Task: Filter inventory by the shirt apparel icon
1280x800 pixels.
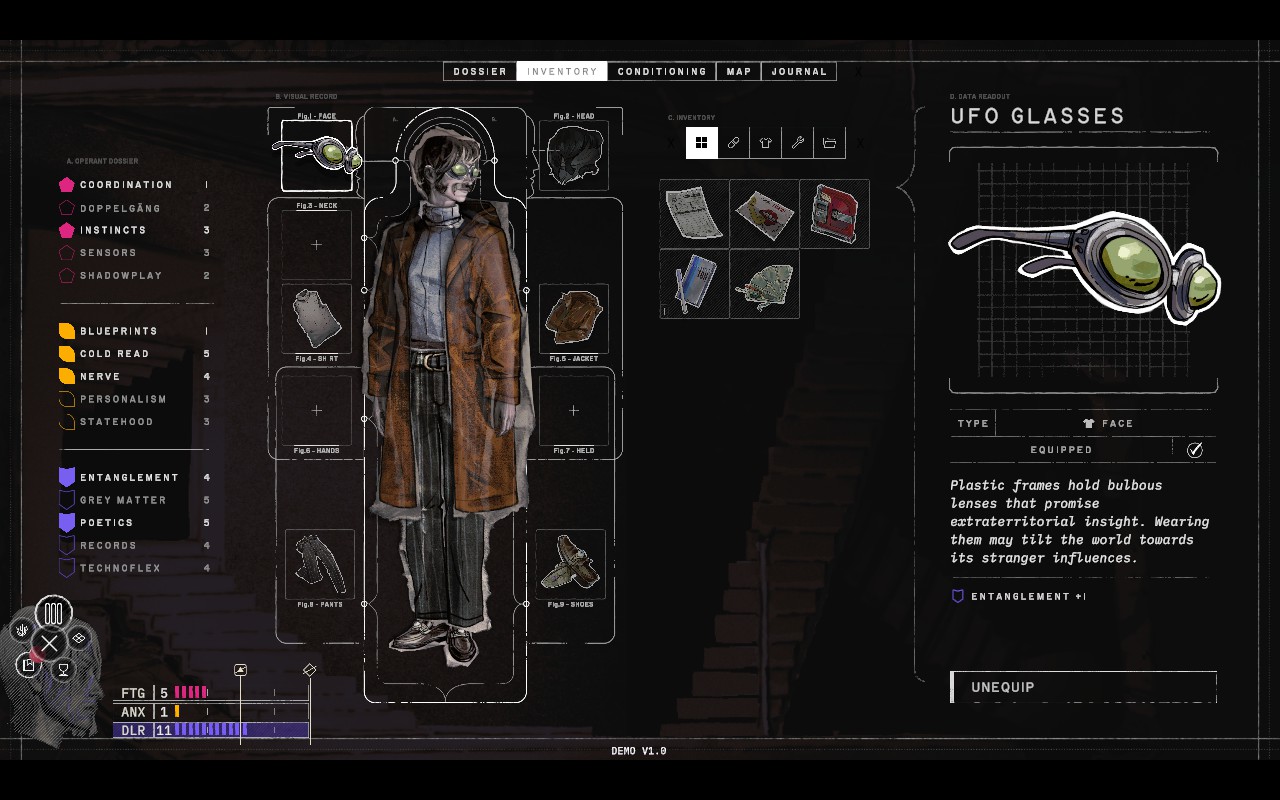Action: coord(765,143)
